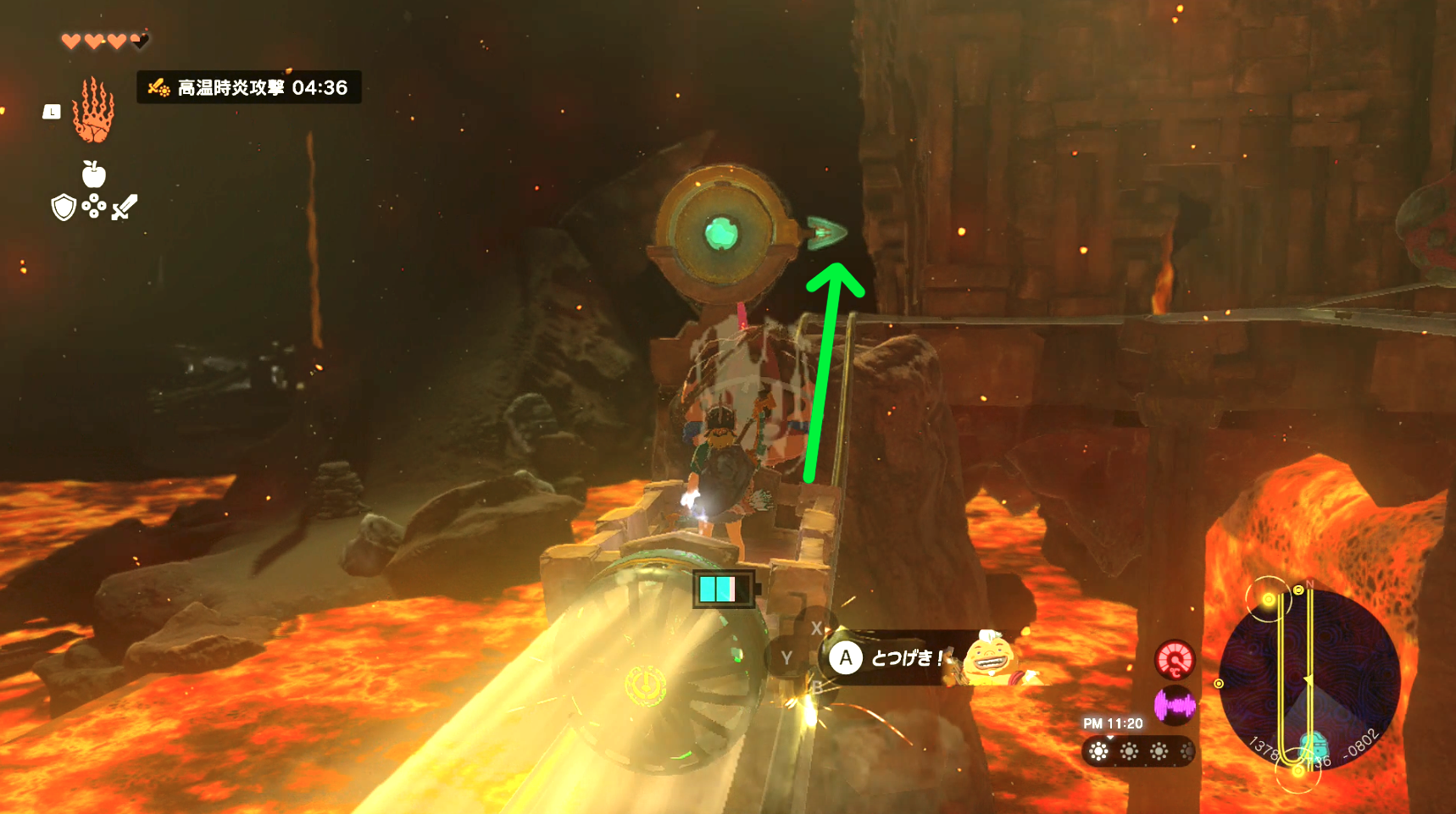1456x814 pixels.
Task: Toggle the red °C temperature gauge
Action: coord(1175,660)
